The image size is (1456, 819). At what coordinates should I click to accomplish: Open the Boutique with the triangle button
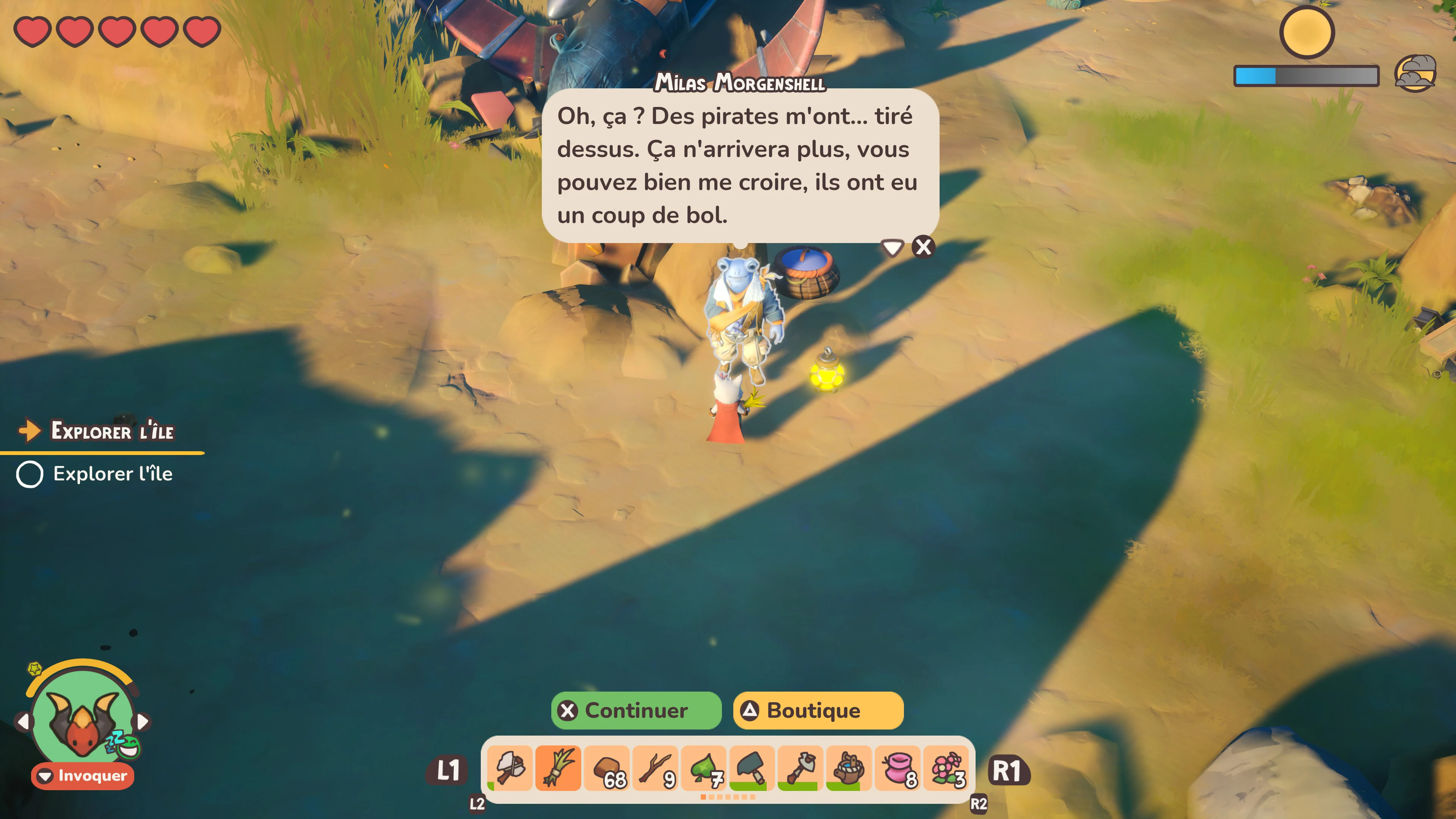tap(819, 711)
